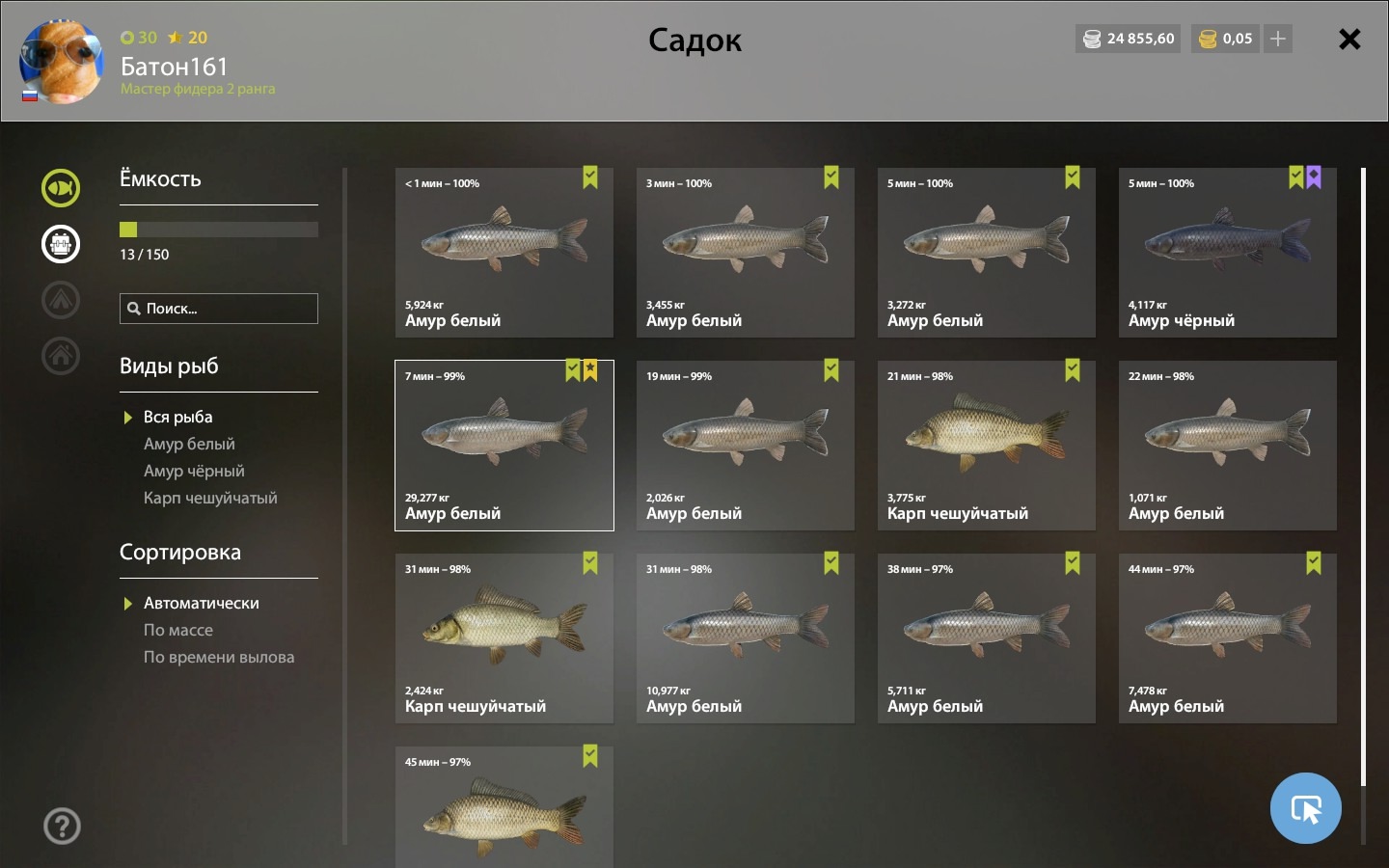Click the Поиск search field
The image size is (1389, 868).
219,309
